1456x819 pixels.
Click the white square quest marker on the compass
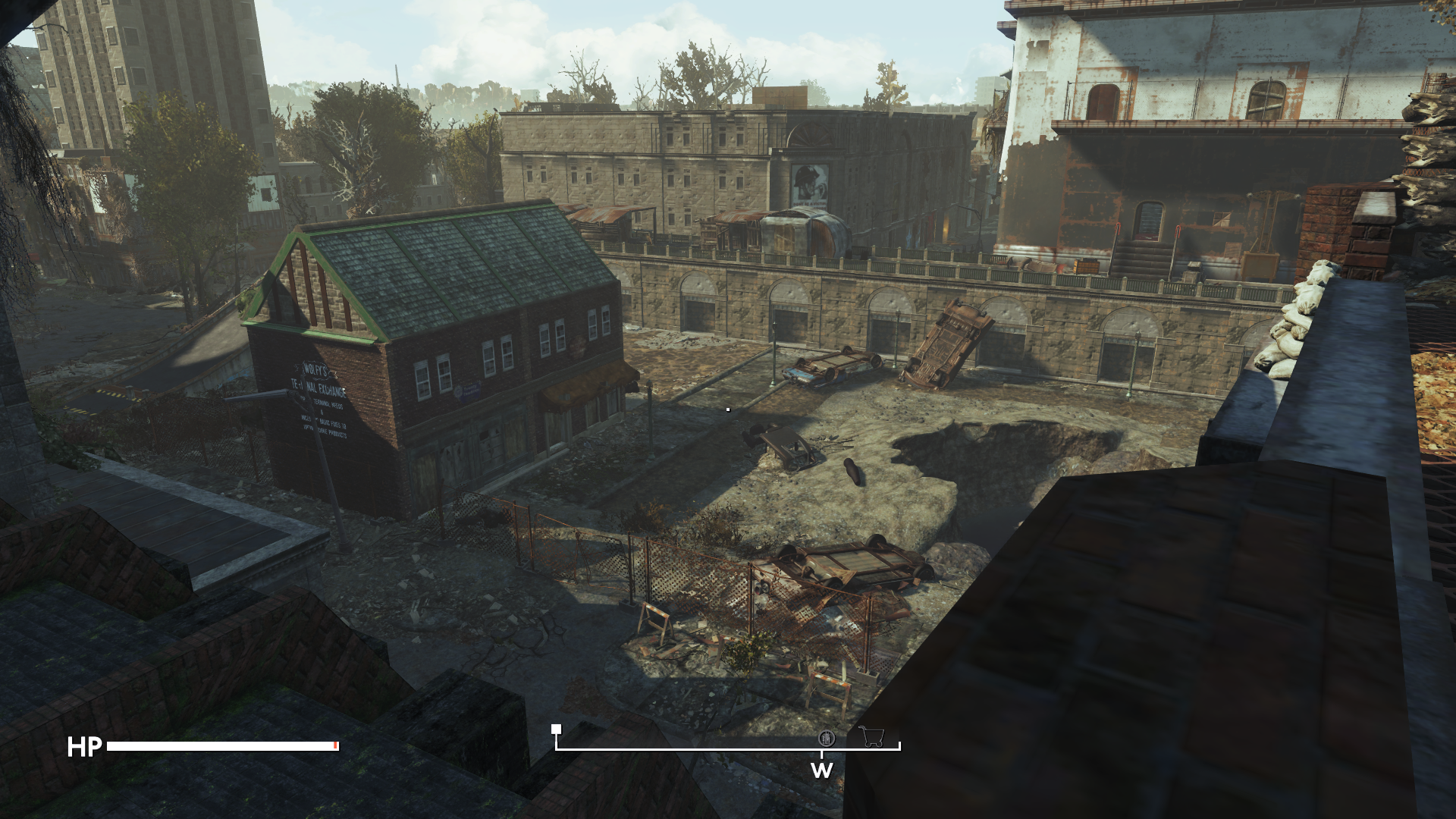[556, 730]
